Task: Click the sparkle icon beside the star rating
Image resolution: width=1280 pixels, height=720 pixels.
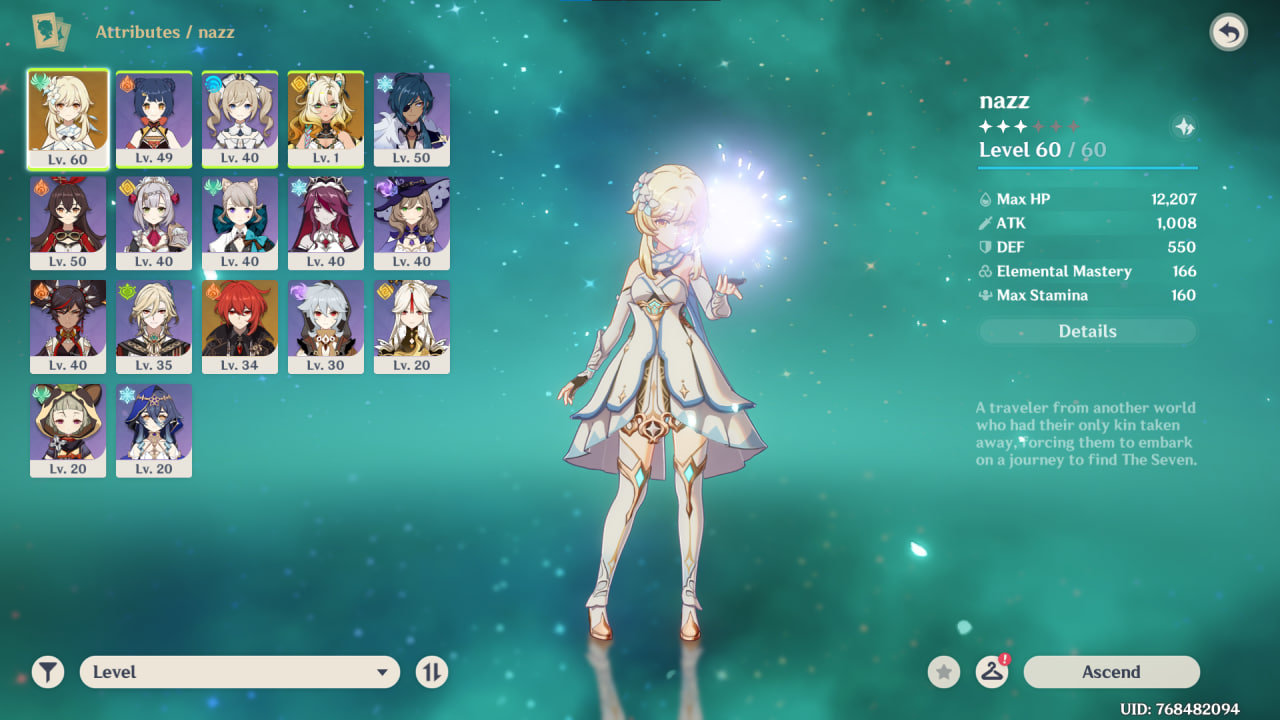Action: [x=1184, y=127]
